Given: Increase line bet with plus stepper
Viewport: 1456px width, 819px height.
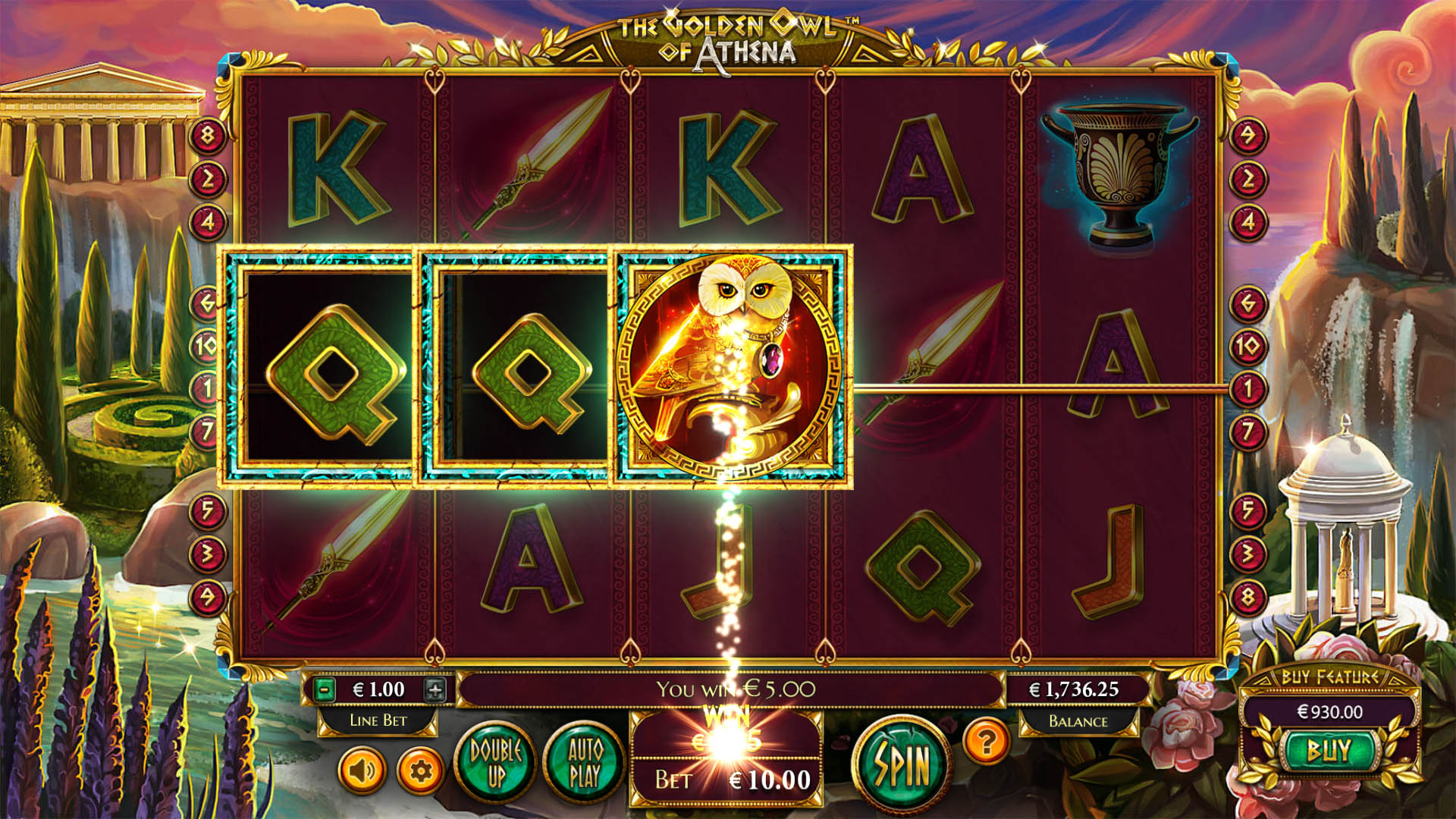Looking at the screenshot, I should pos(435,690).
